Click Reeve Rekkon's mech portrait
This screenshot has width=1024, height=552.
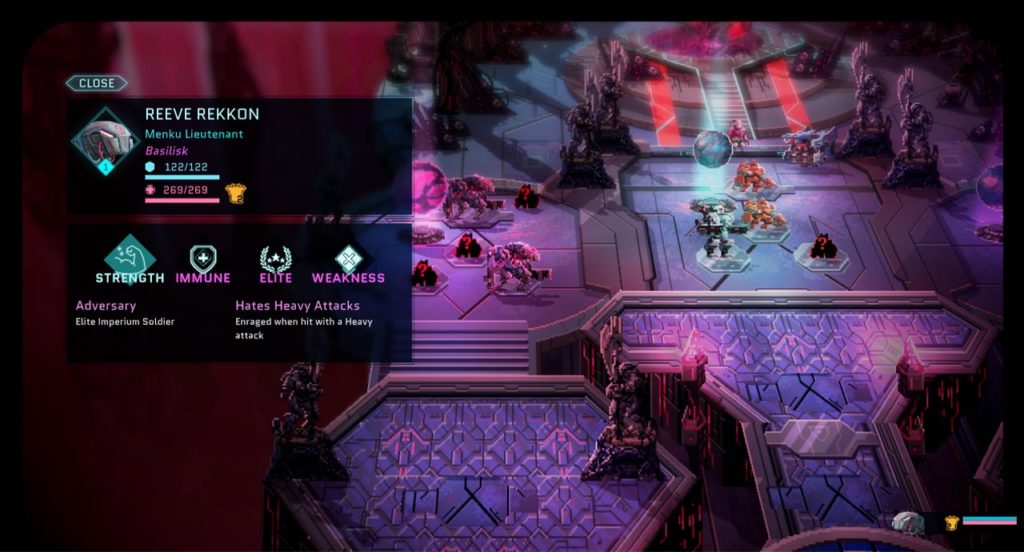105,142
